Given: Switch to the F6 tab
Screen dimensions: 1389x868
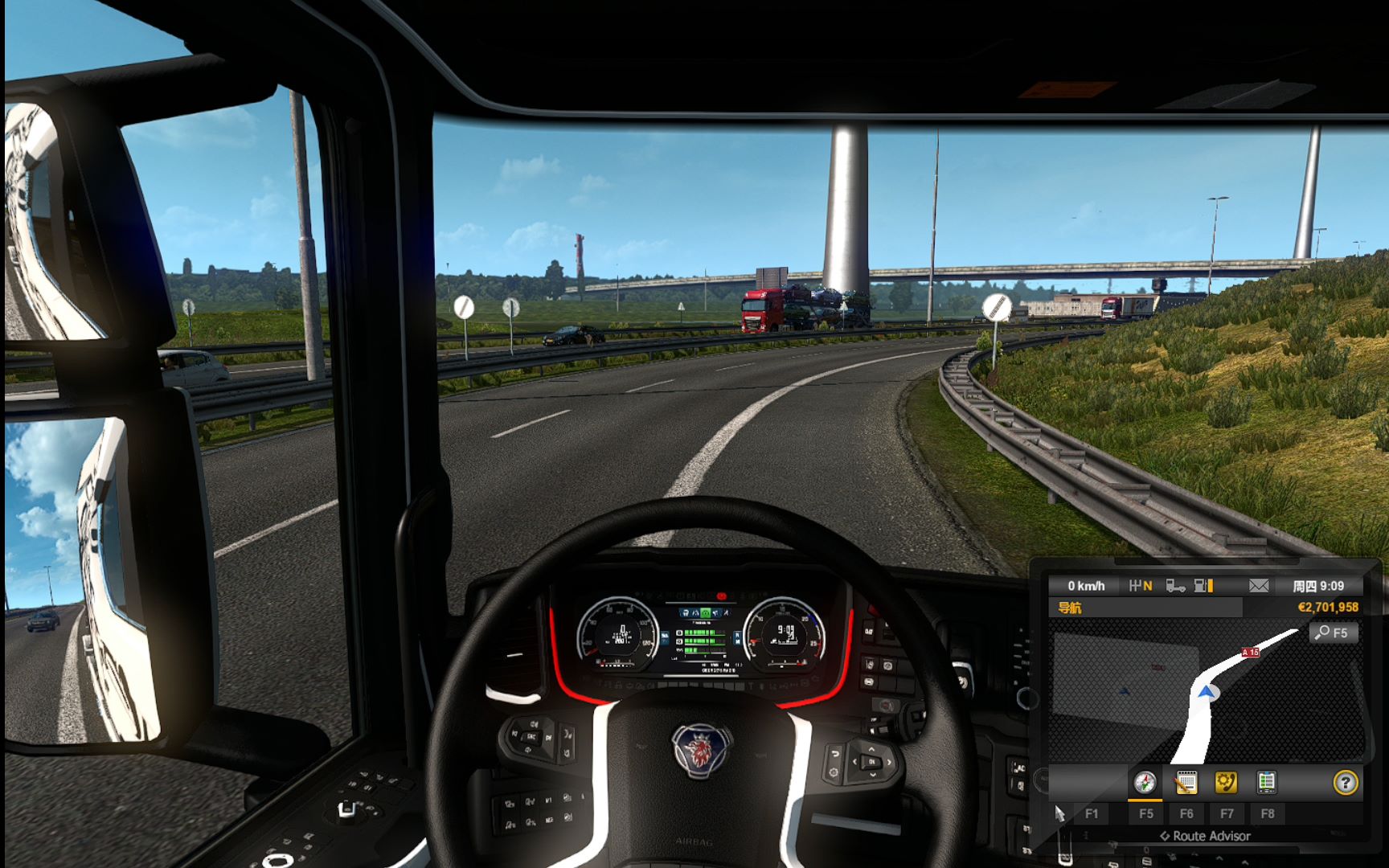Looking at the screenshot, I should click(1186, 814).
